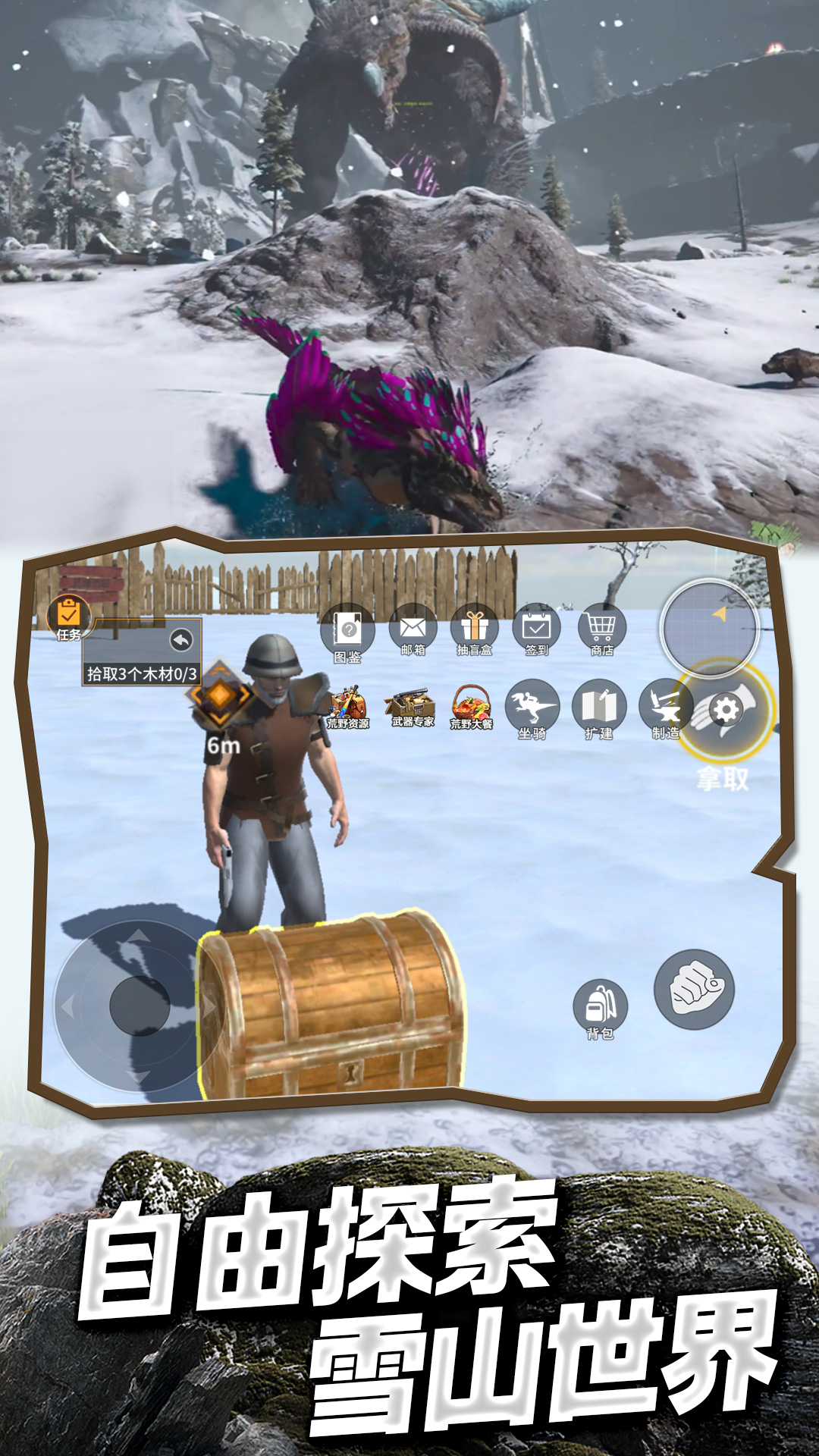
Task: Tap the virtual movement joystick
Action: 140,1006
